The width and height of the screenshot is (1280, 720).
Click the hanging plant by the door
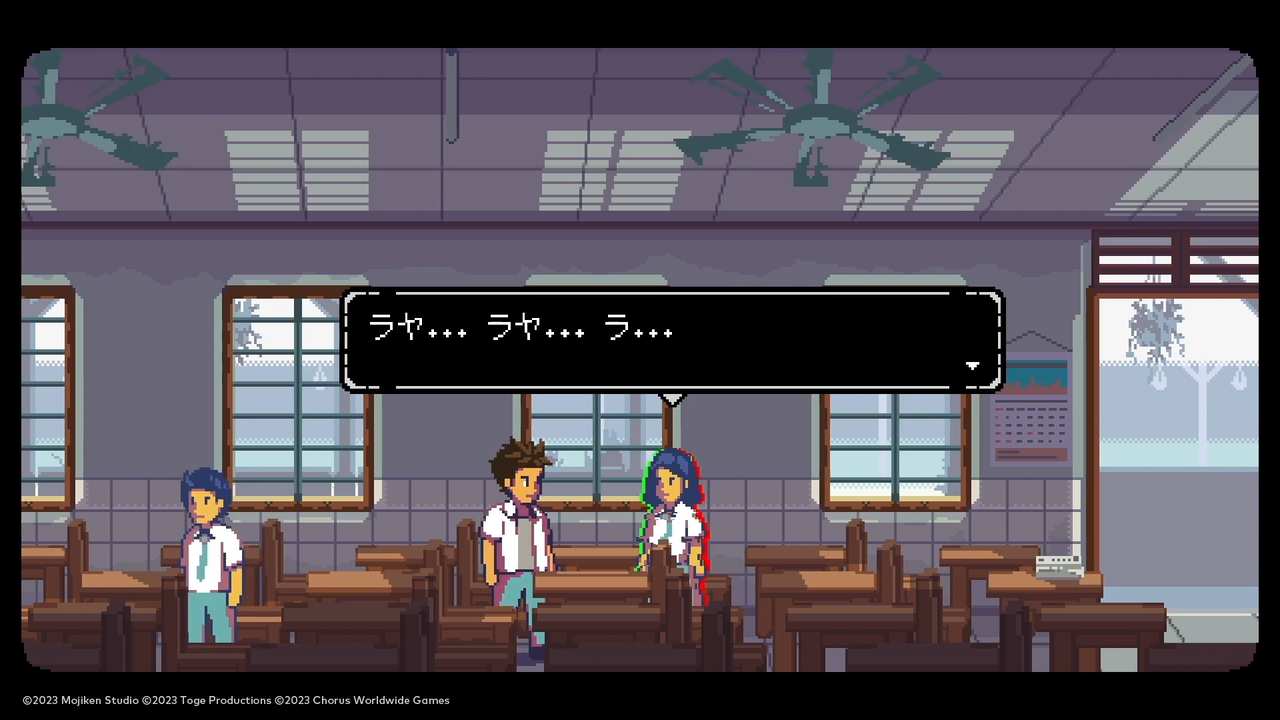pos(1157,320)
